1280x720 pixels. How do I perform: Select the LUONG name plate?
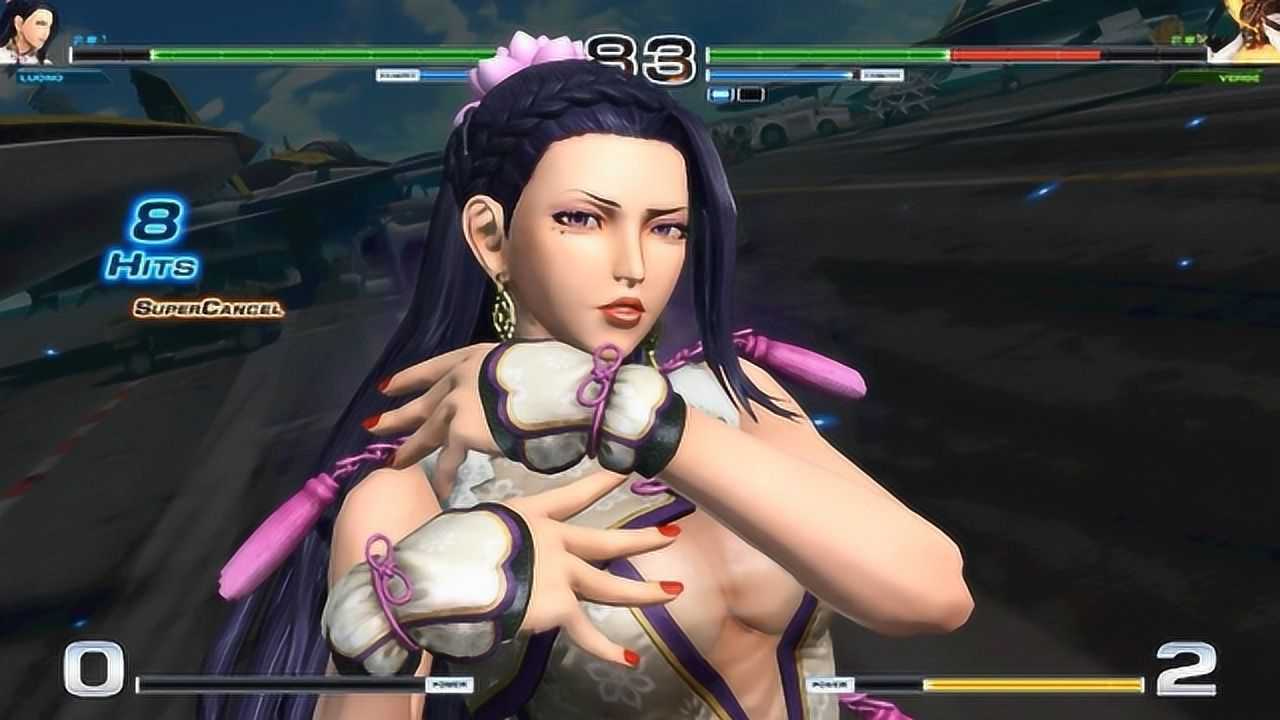coord(40,76)
